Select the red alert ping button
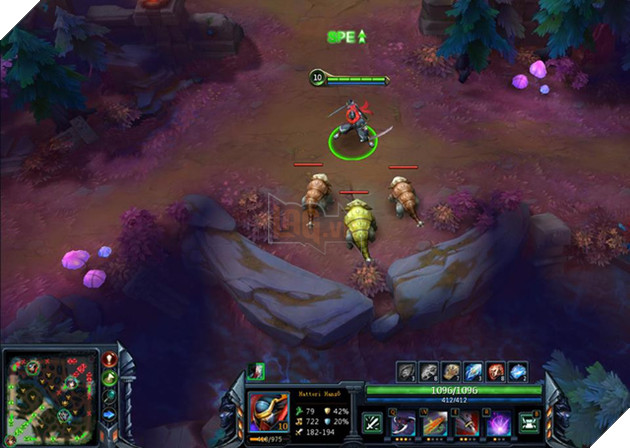The height and width of the screenshot is (448, 630). (x=109, y=359)
